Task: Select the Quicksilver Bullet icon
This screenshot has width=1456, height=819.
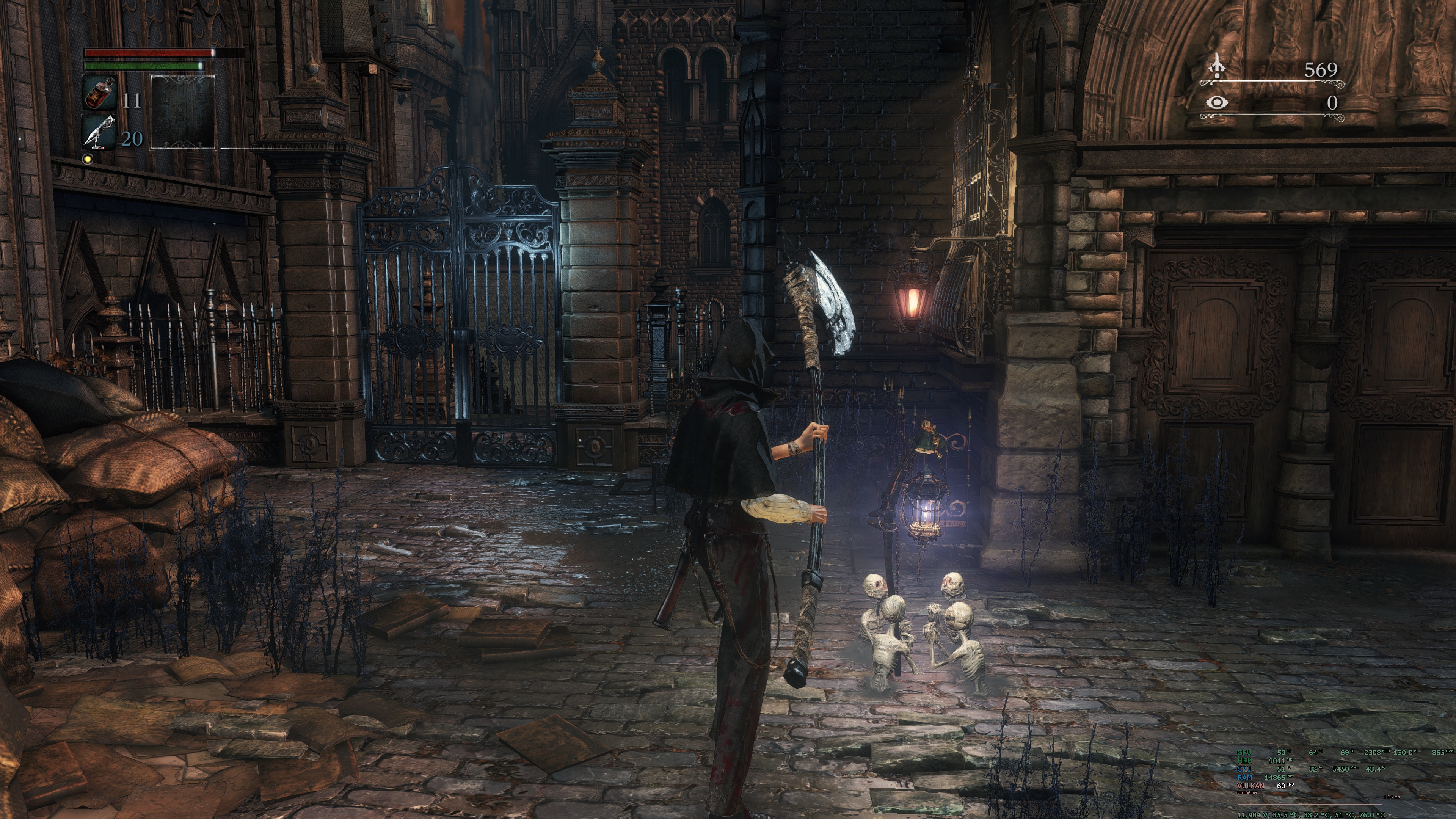Action: pos(99,132)
